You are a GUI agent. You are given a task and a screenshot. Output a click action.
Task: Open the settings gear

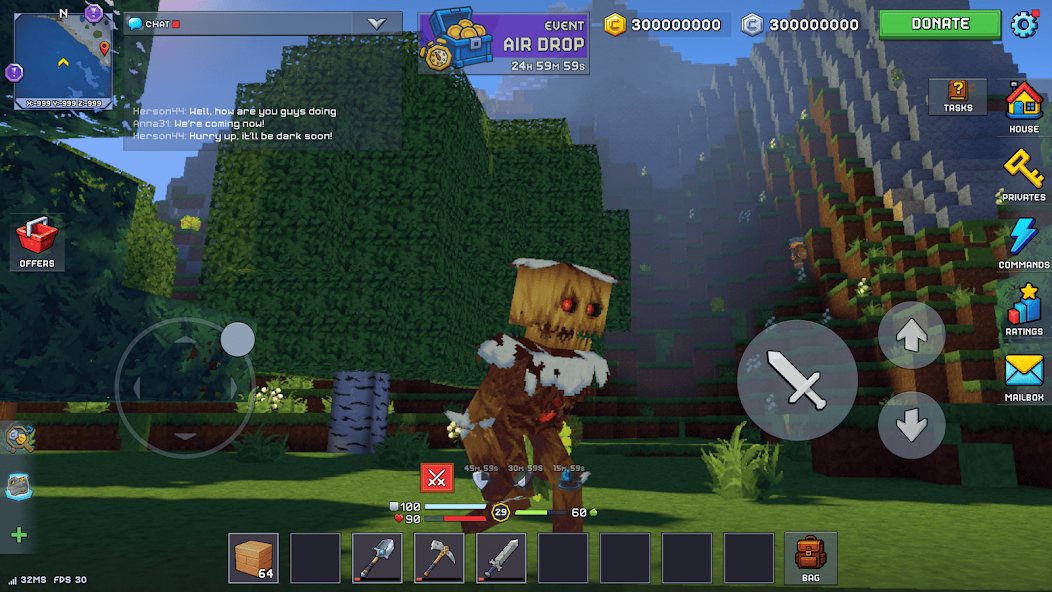point(1025,24)
